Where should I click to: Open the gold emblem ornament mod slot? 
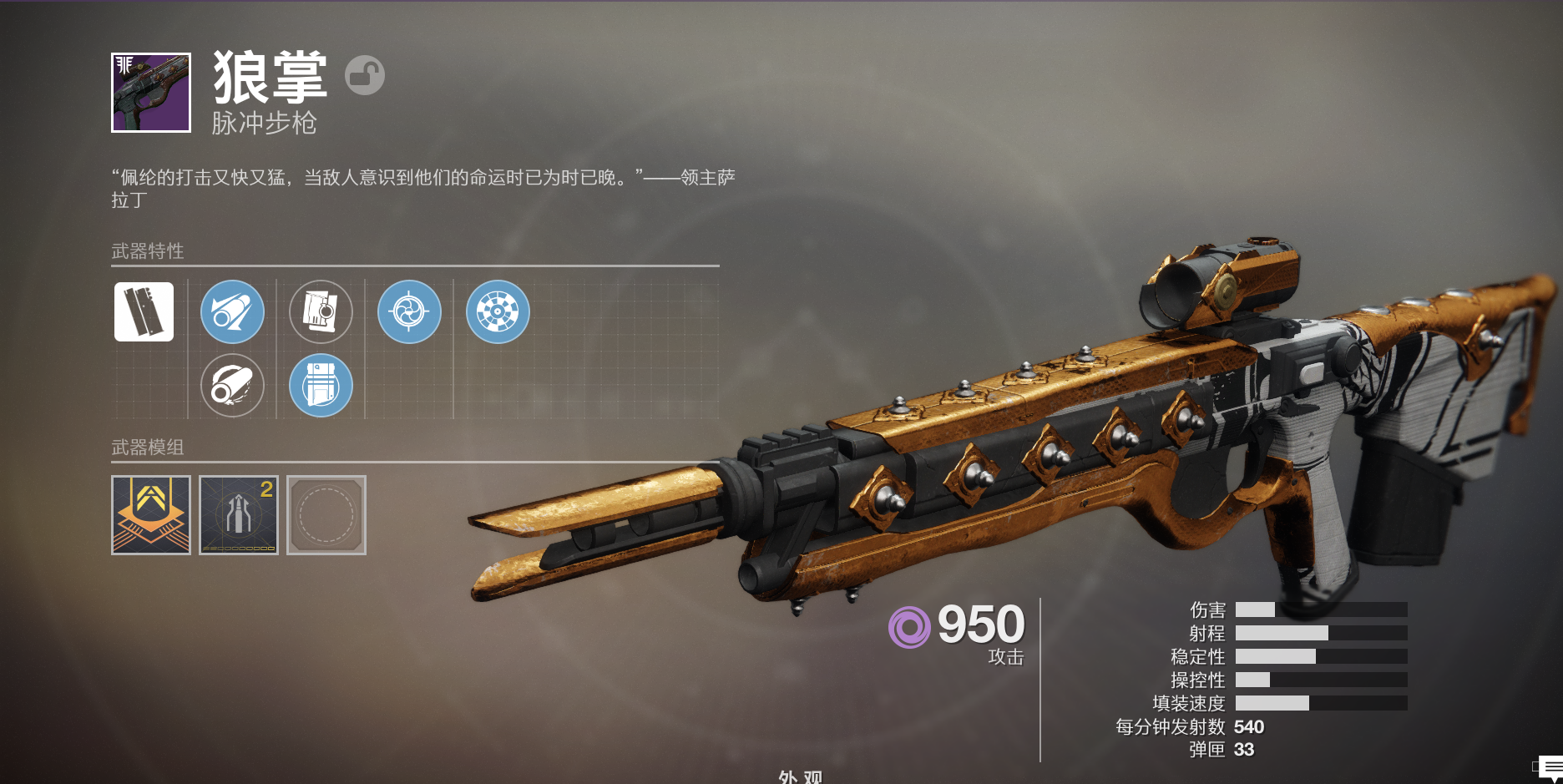151,515
